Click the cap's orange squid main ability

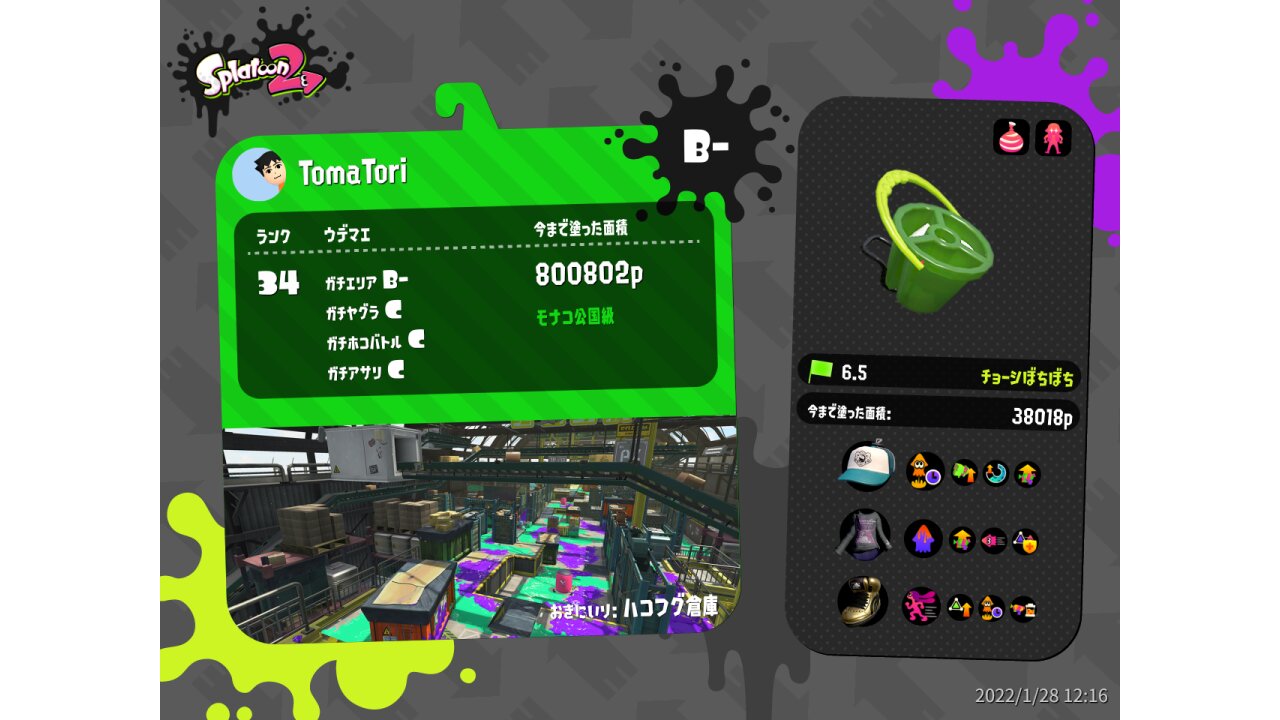tap(925, 471)
